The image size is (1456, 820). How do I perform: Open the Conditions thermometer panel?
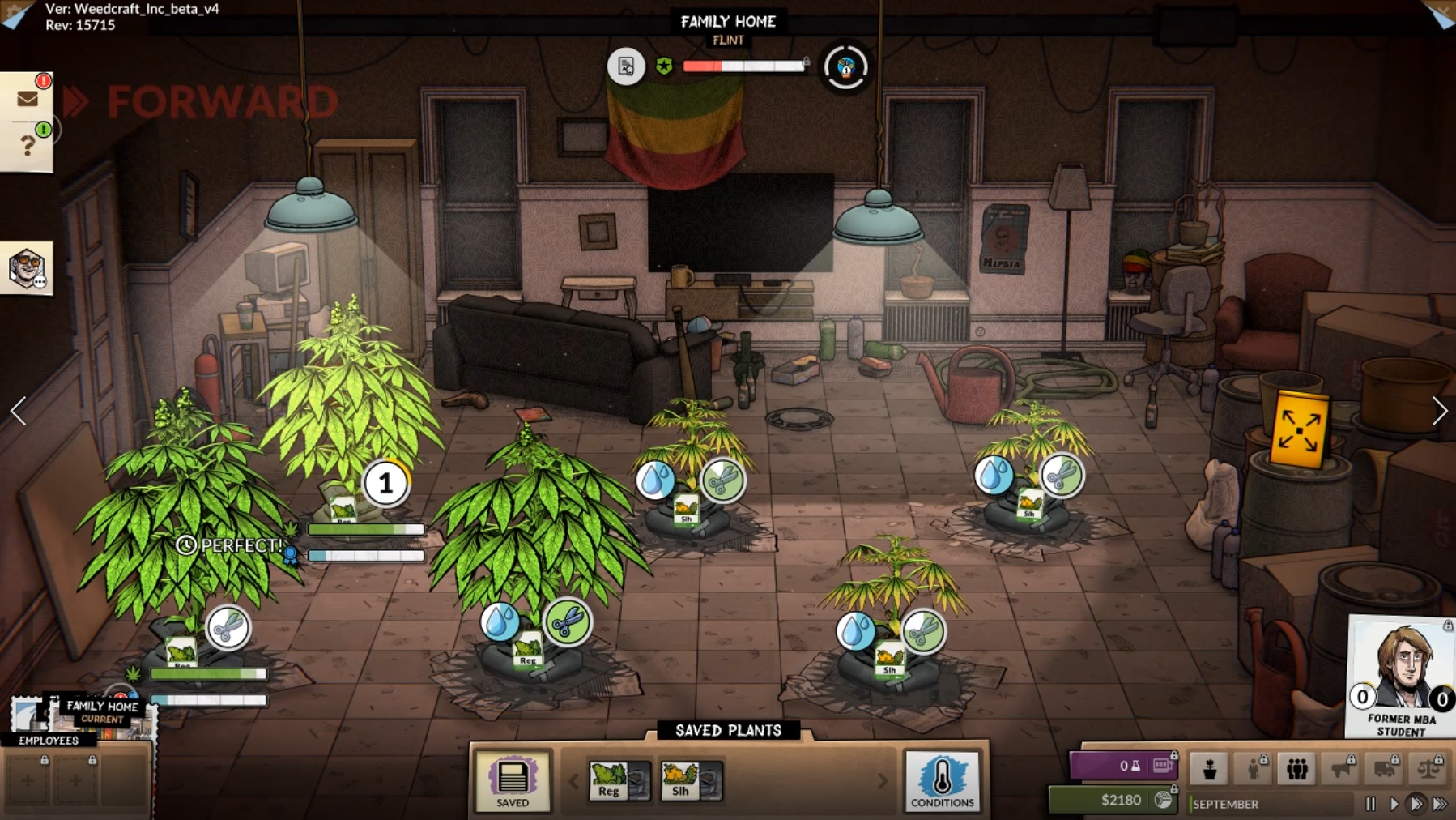click(942, 781)
